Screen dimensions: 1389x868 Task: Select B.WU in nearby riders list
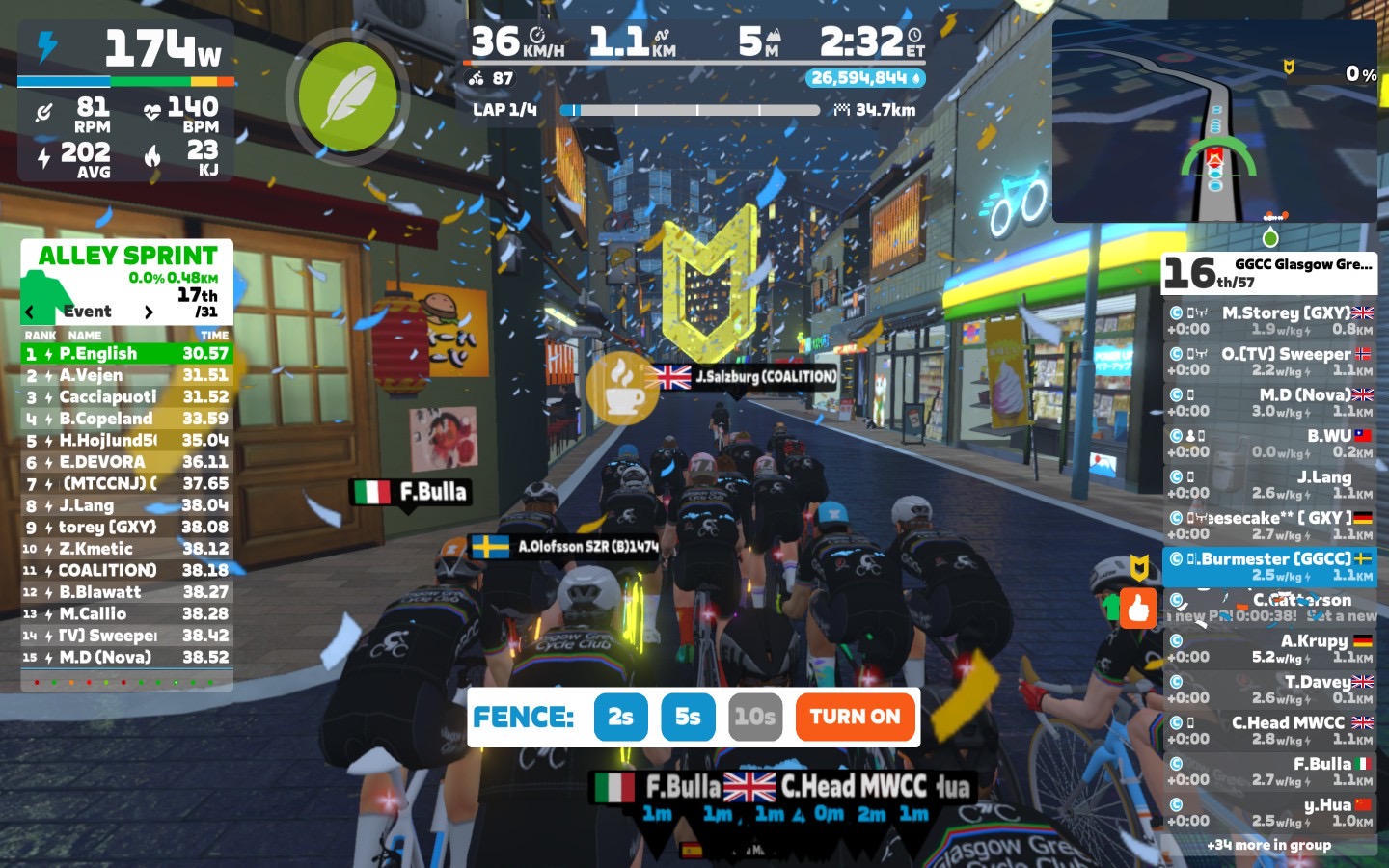[1269, 443]
